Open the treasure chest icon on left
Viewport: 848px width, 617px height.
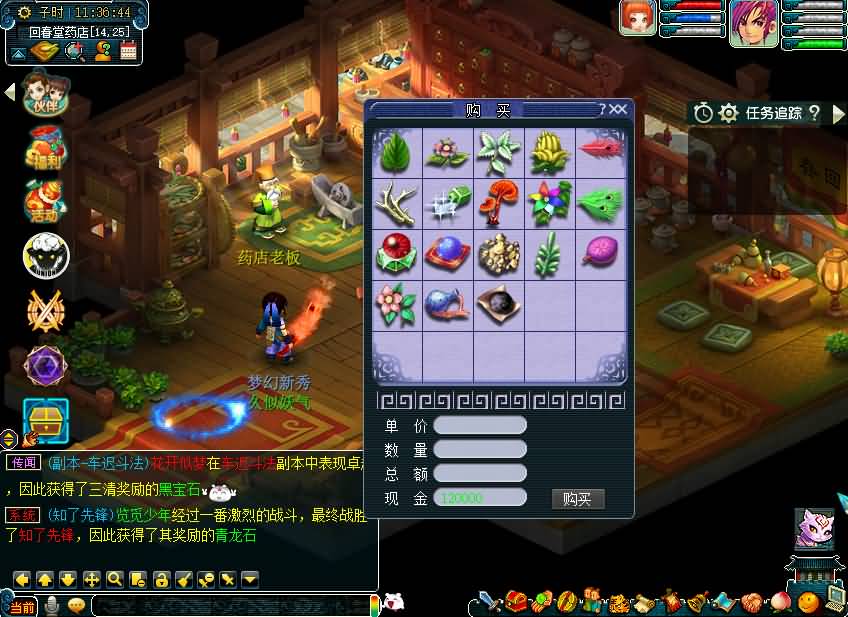[46, 420]
